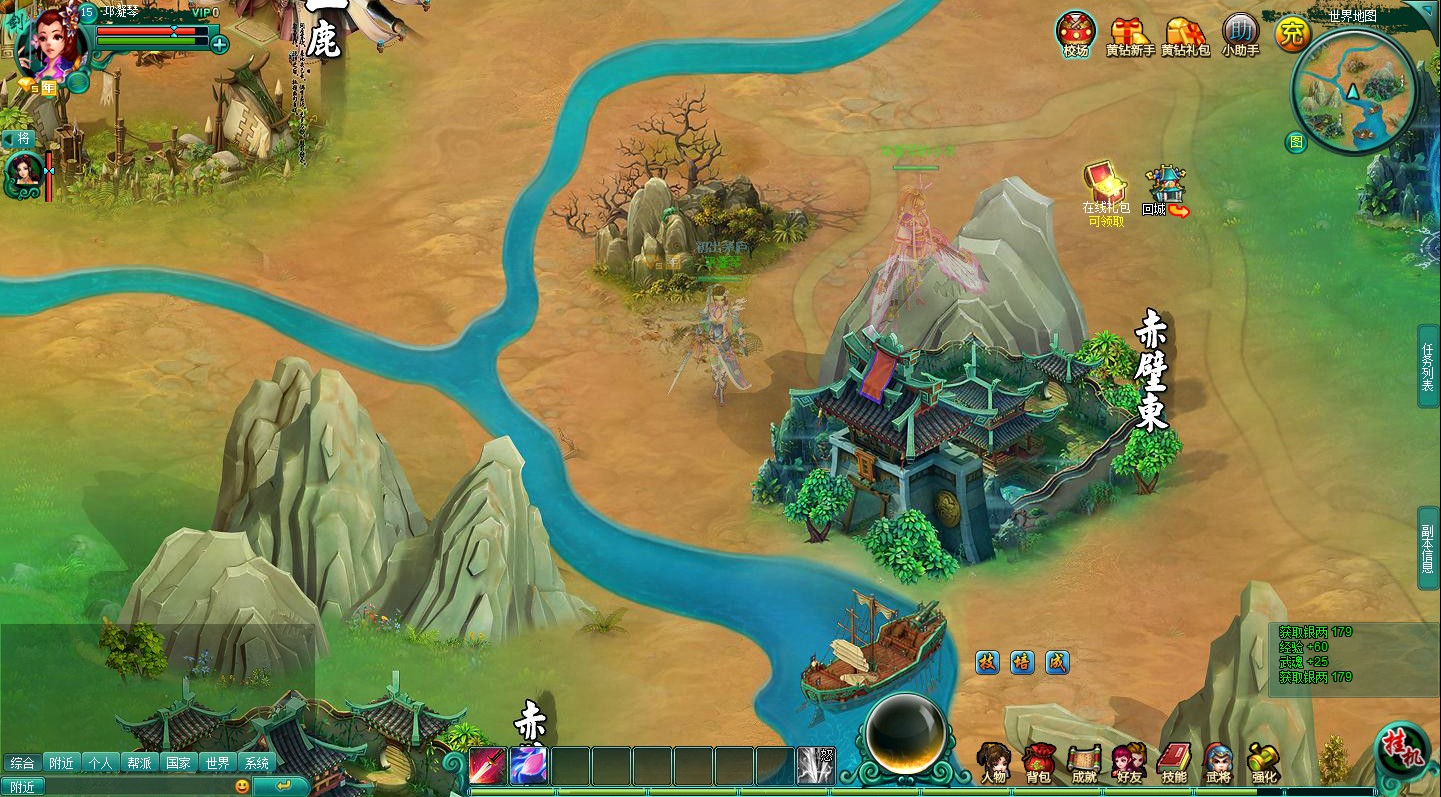Viewport: 1441px width, 797px height.
Task: Switch to the 世界 chat tab
Action: (x=217, y=763)
